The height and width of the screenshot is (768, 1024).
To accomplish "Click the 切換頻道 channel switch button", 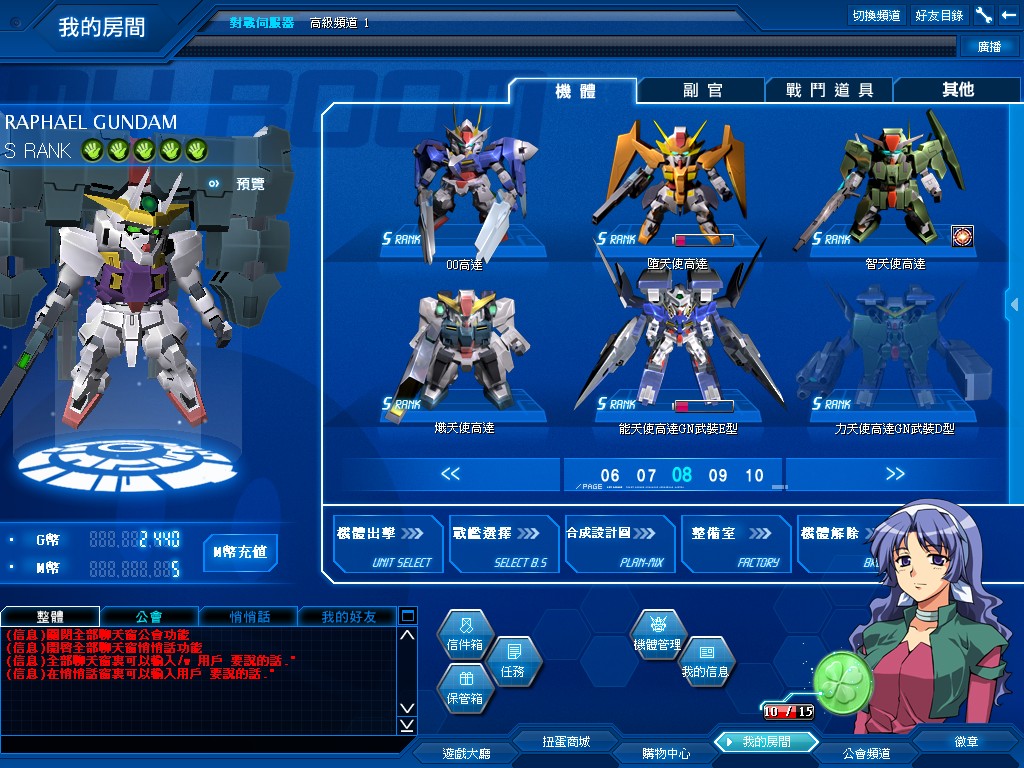I will 876,15.
